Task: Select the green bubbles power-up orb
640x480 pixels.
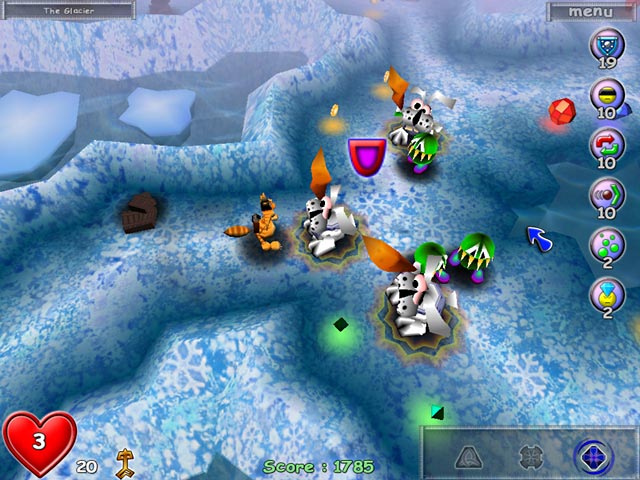Action: pos(605,242)
